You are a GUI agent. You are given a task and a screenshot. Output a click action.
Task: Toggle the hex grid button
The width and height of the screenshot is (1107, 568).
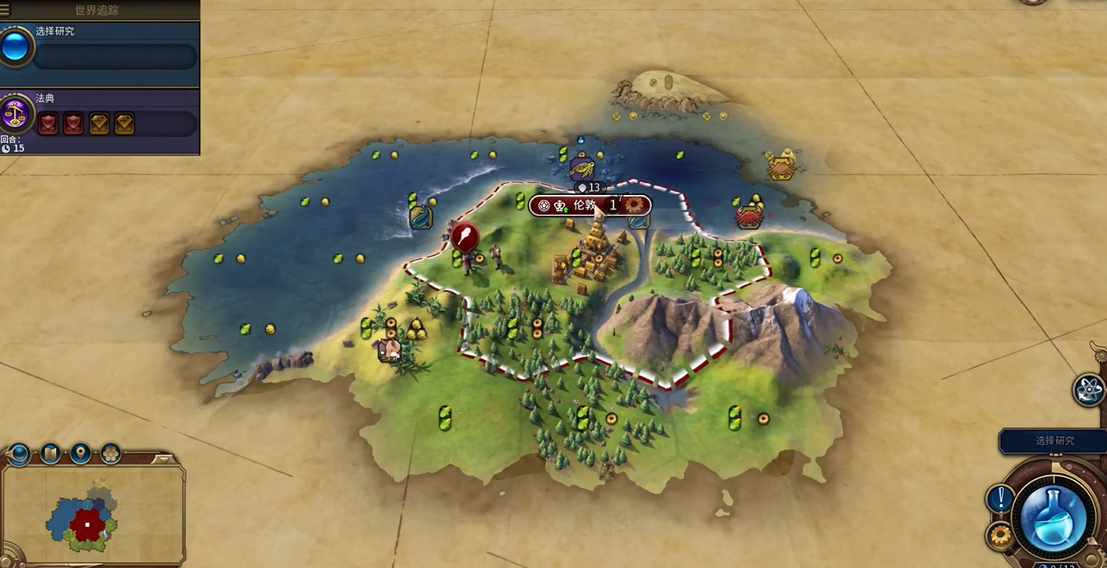pyautogui.click(x=111, y=455)
